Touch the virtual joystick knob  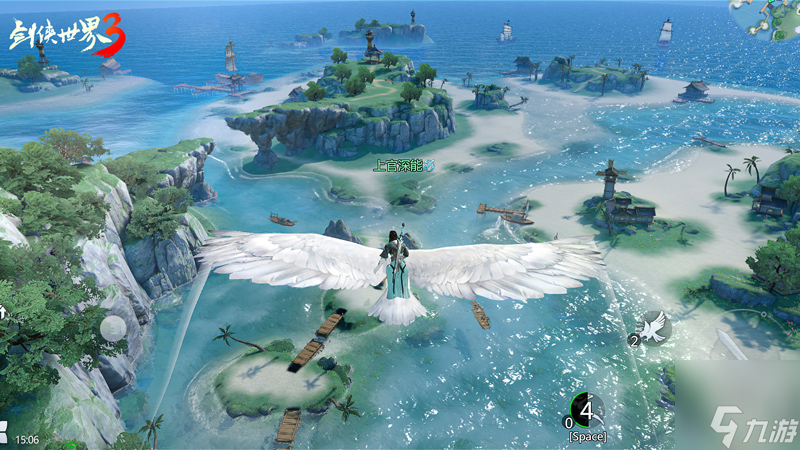114,327
